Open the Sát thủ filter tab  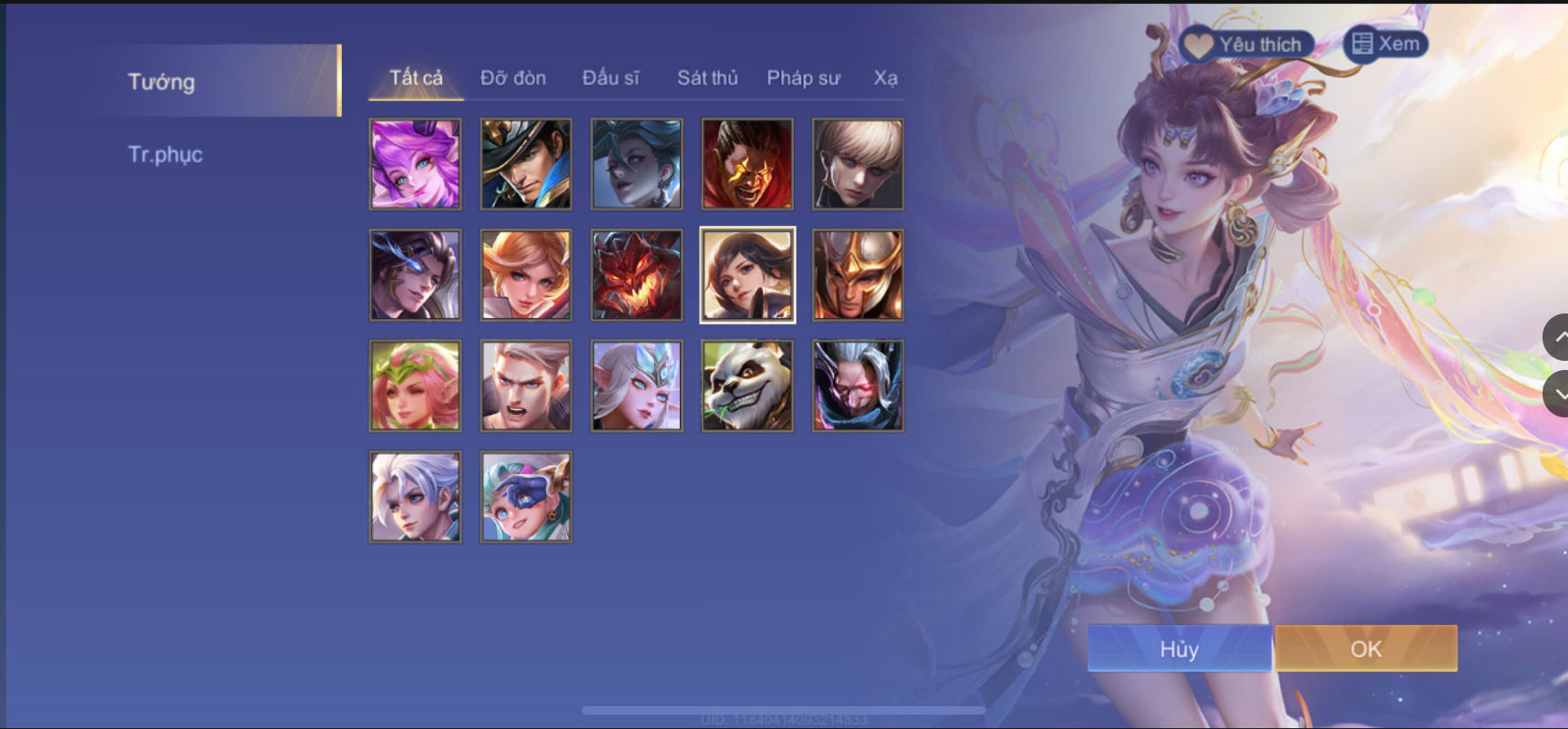coord(707,78)
